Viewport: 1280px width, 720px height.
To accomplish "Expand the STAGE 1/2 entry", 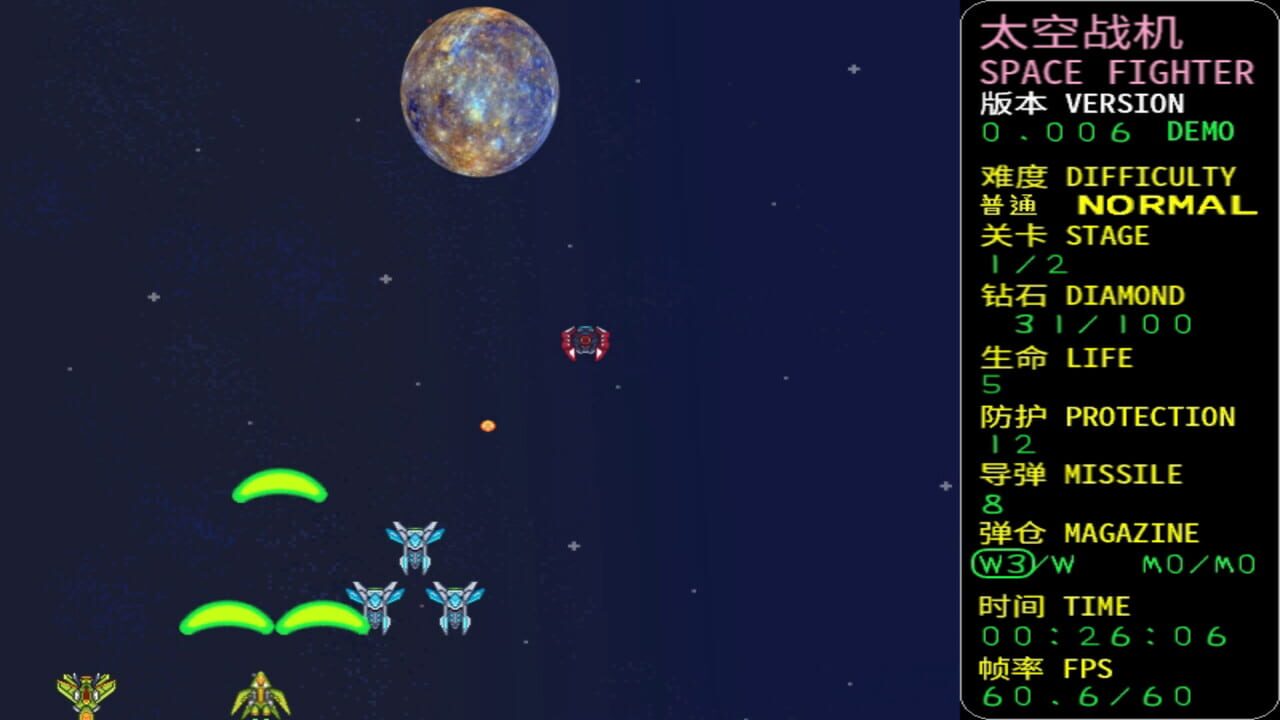I will click(1064, 236).
